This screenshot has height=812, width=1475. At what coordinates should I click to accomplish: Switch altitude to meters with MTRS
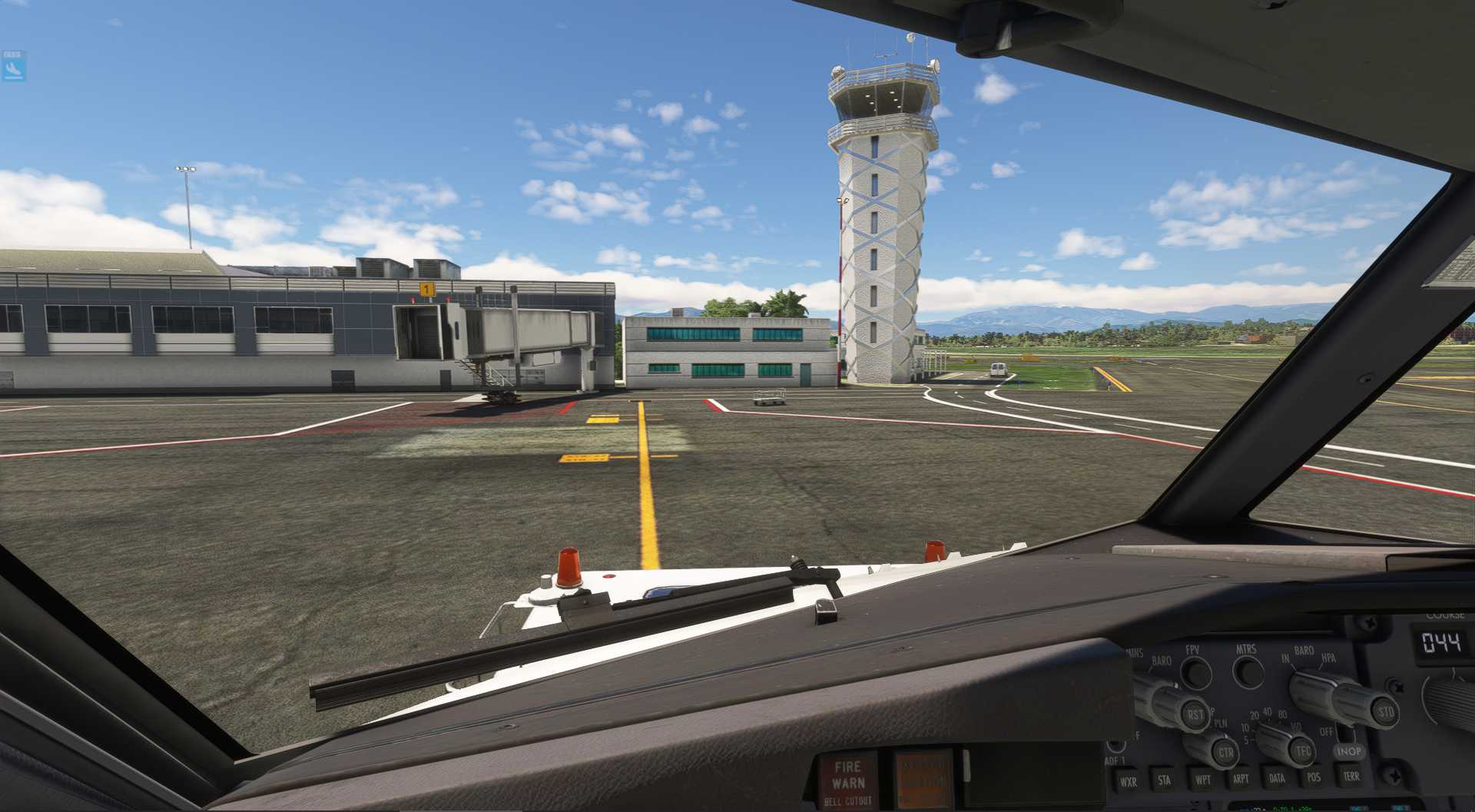tap(1248, 671)
